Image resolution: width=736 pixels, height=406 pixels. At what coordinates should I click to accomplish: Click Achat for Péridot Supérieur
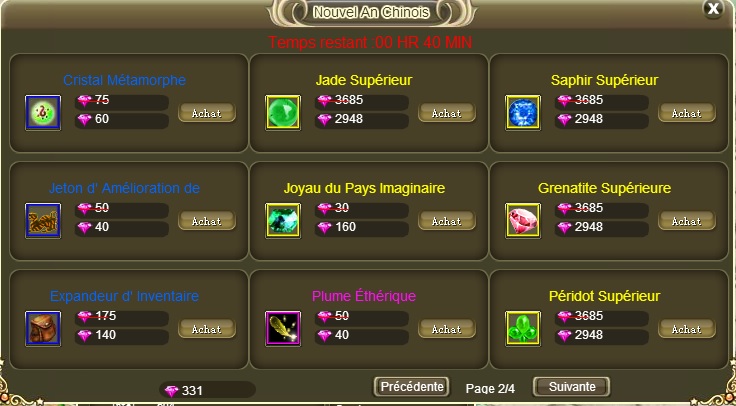(687, 329)
